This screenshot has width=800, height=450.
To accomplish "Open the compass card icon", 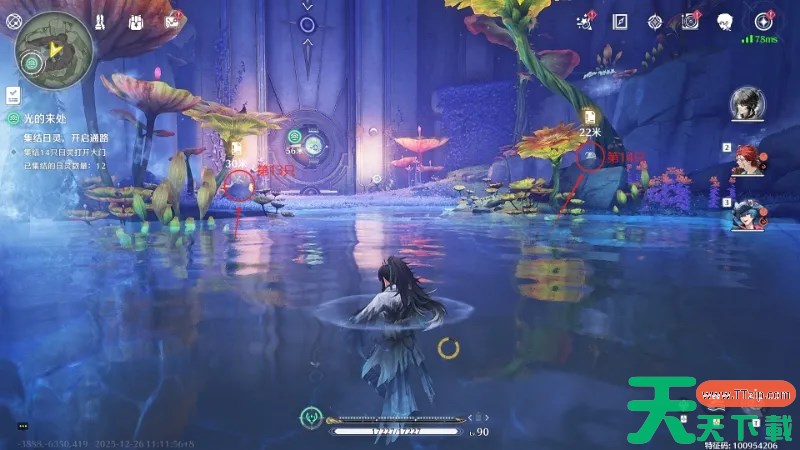I will point(621,21).
